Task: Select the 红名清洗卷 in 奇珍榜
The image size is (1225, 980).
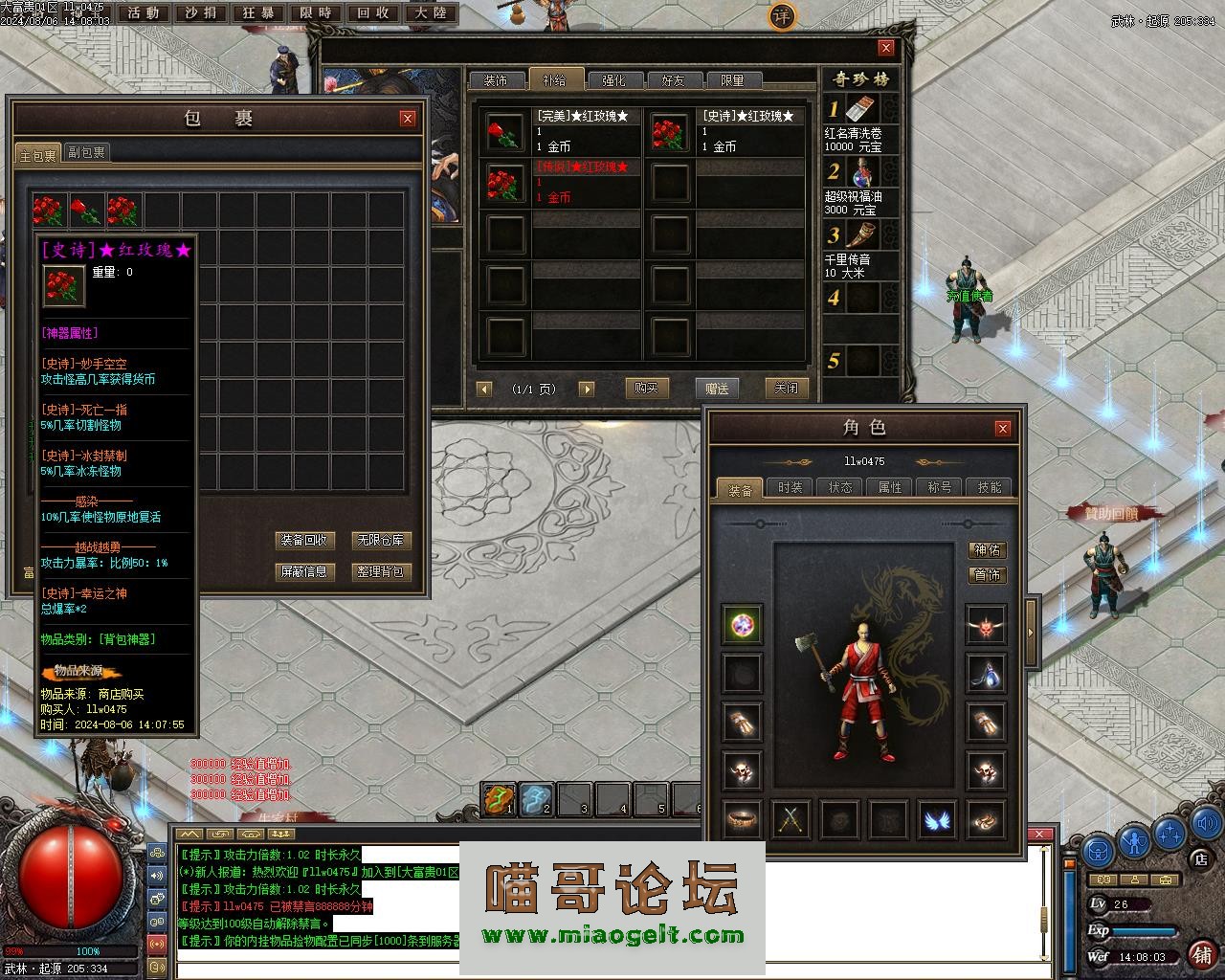Action: click(861, 122)
